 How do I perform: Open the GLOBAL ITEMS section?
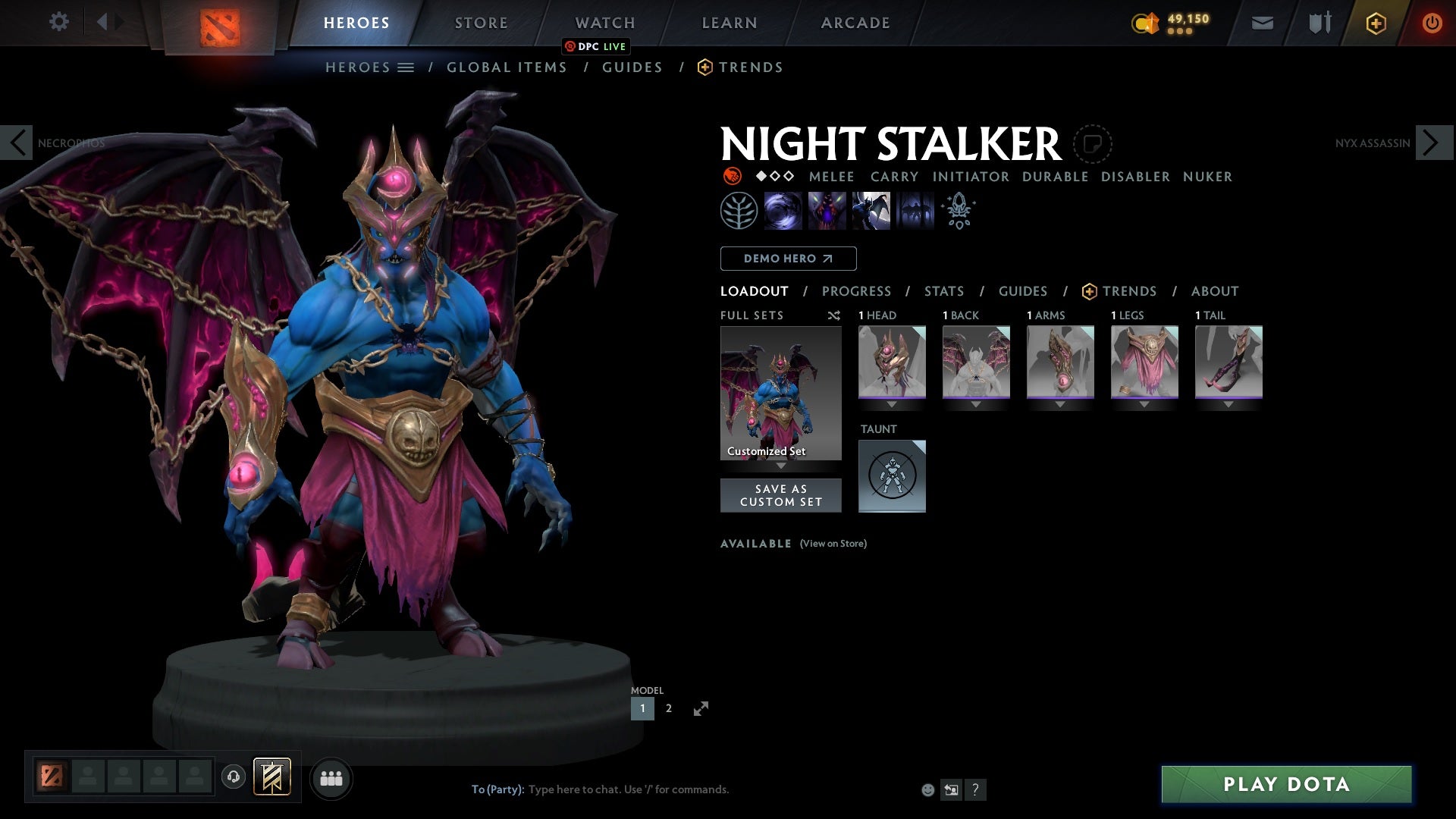tap(507, 67)
